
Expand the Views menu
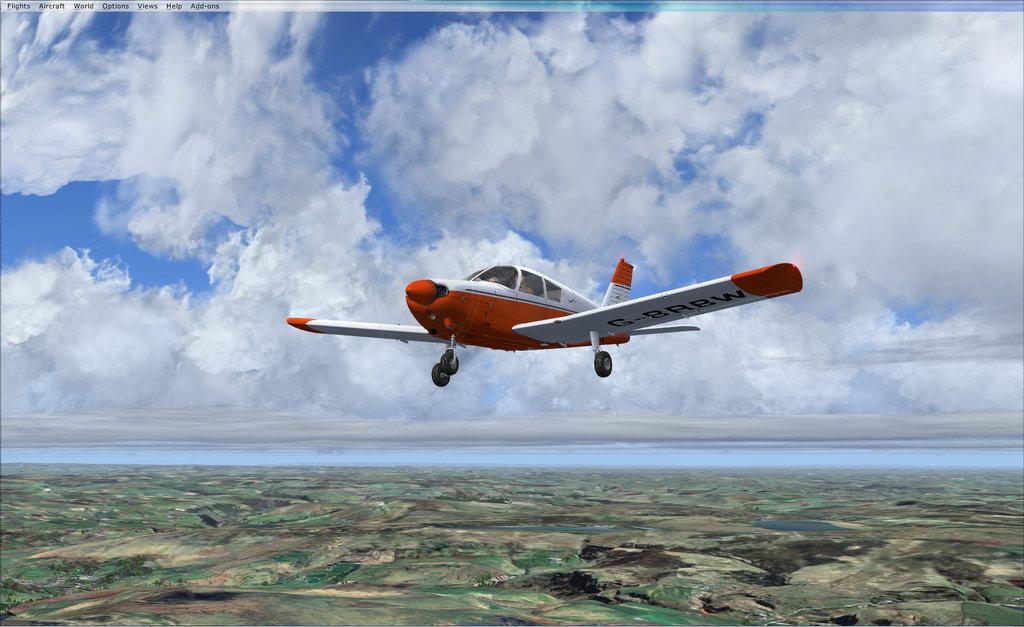pyautogui.click(x=147, y=6)
